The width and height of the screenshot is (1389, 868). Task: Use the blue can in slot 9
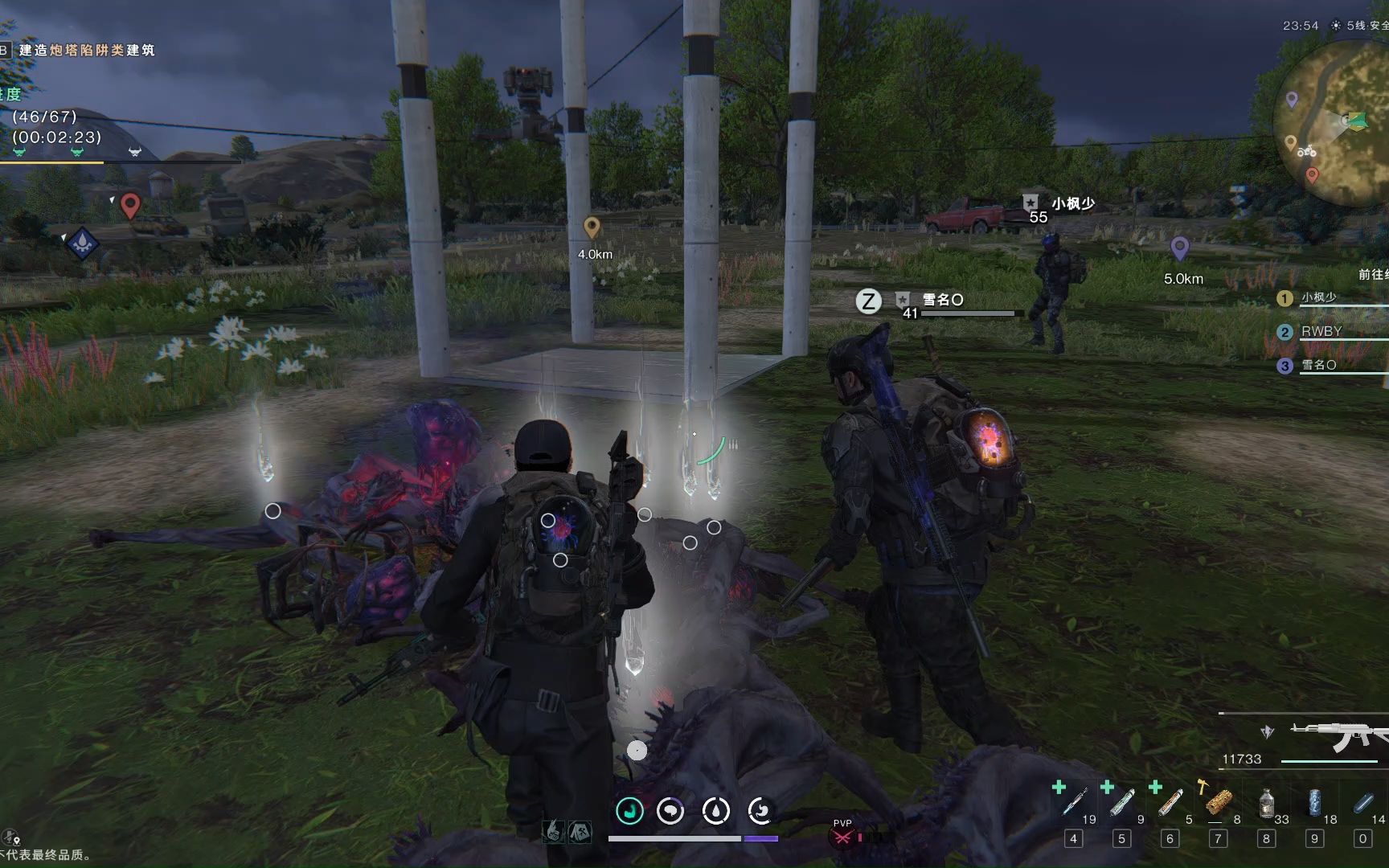tap(1315, 802)
